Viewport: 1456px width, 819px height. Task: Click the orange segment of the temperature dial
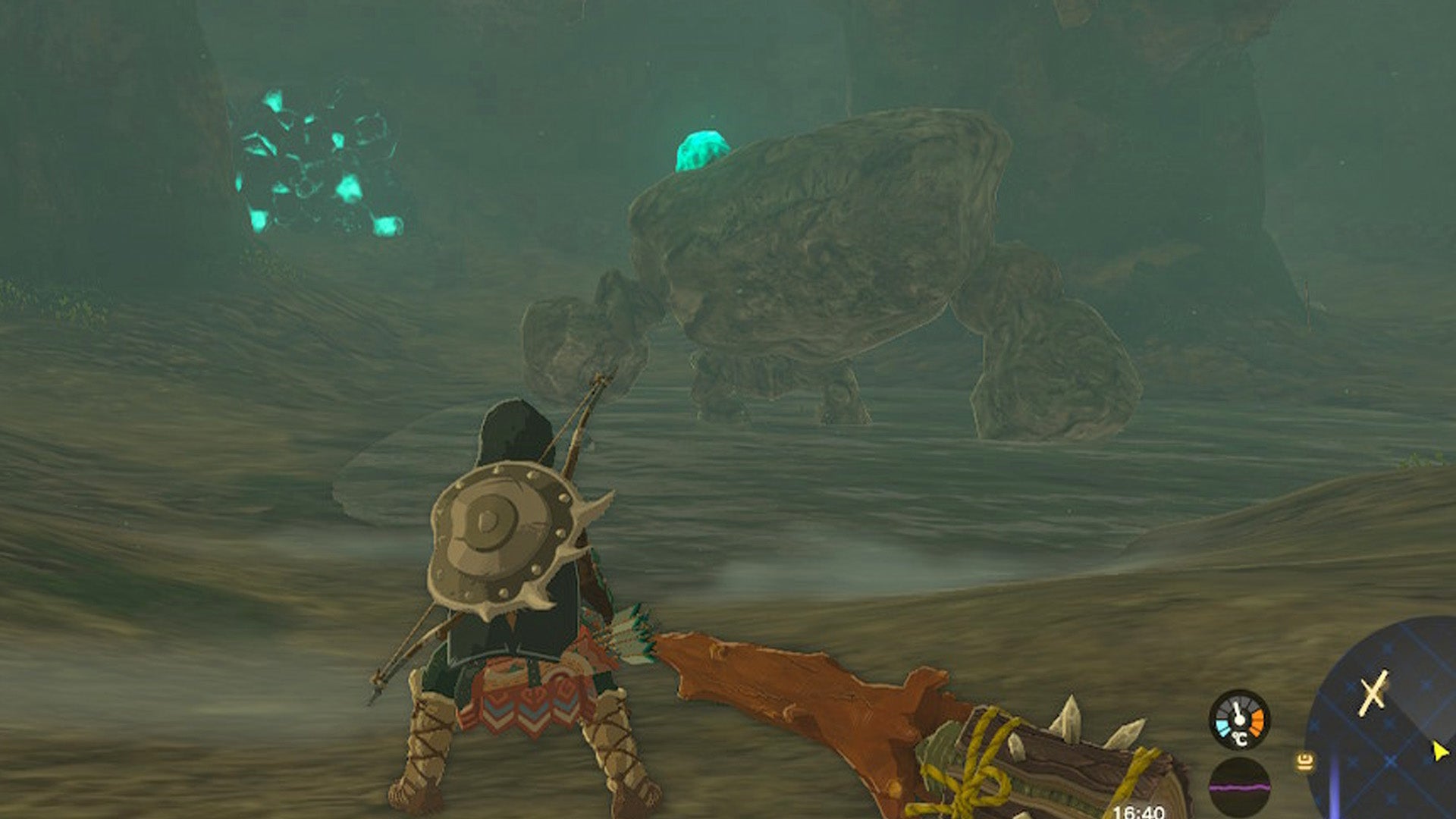click(1257, 720)
